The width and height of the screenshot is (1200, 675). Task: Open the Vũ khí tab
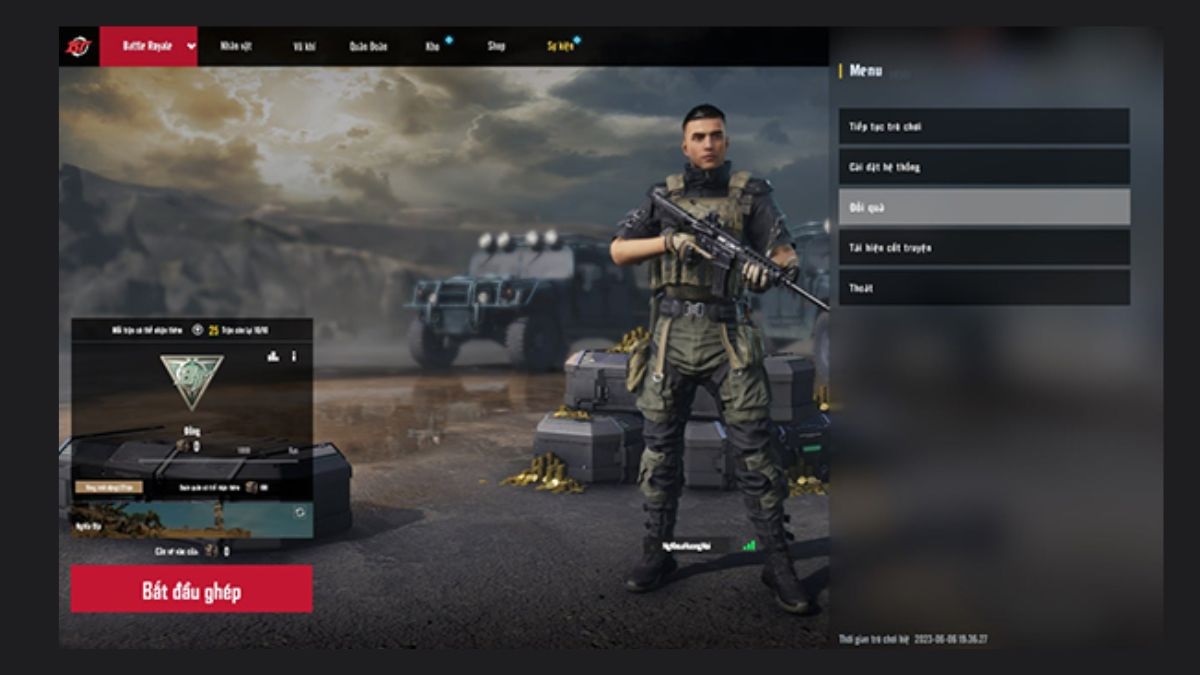tap(305, 46)
